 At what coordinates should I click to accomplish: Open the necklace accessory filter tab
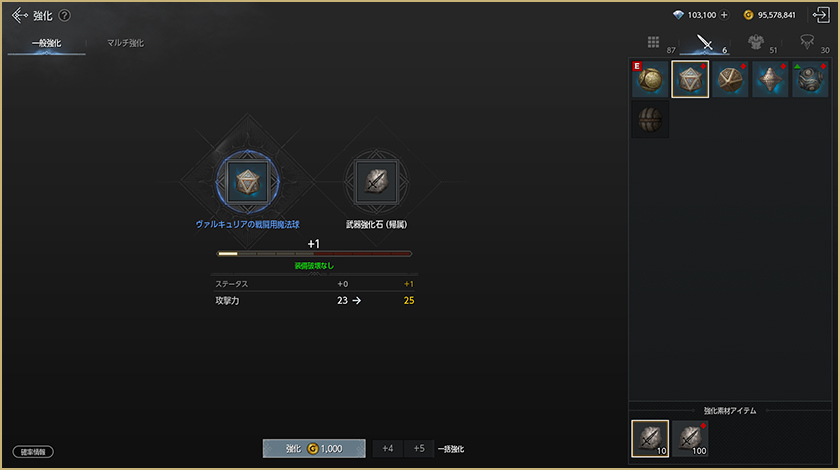806,43
